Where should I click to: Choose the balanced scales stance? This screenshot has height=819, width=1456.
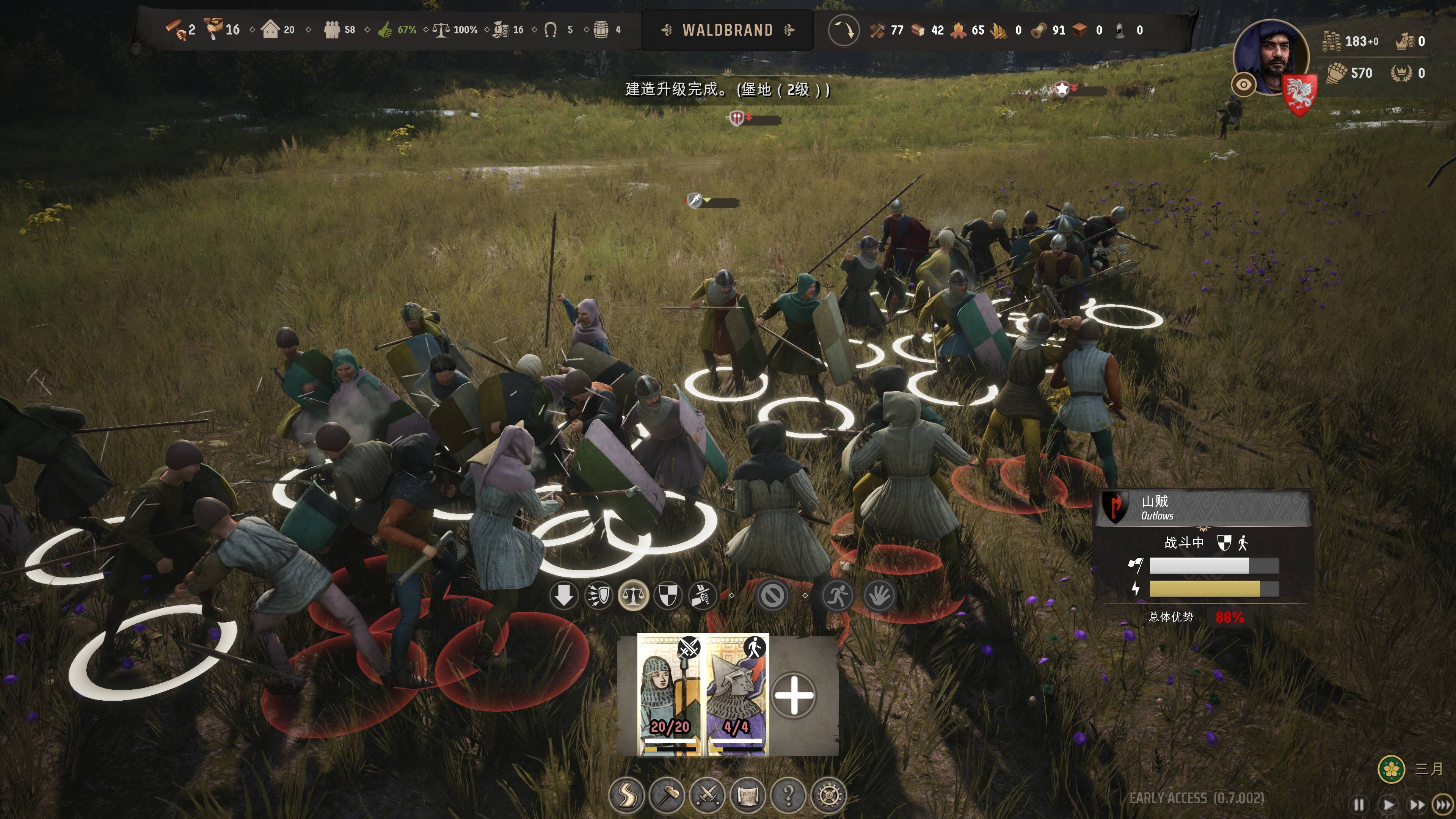point(633,595)
